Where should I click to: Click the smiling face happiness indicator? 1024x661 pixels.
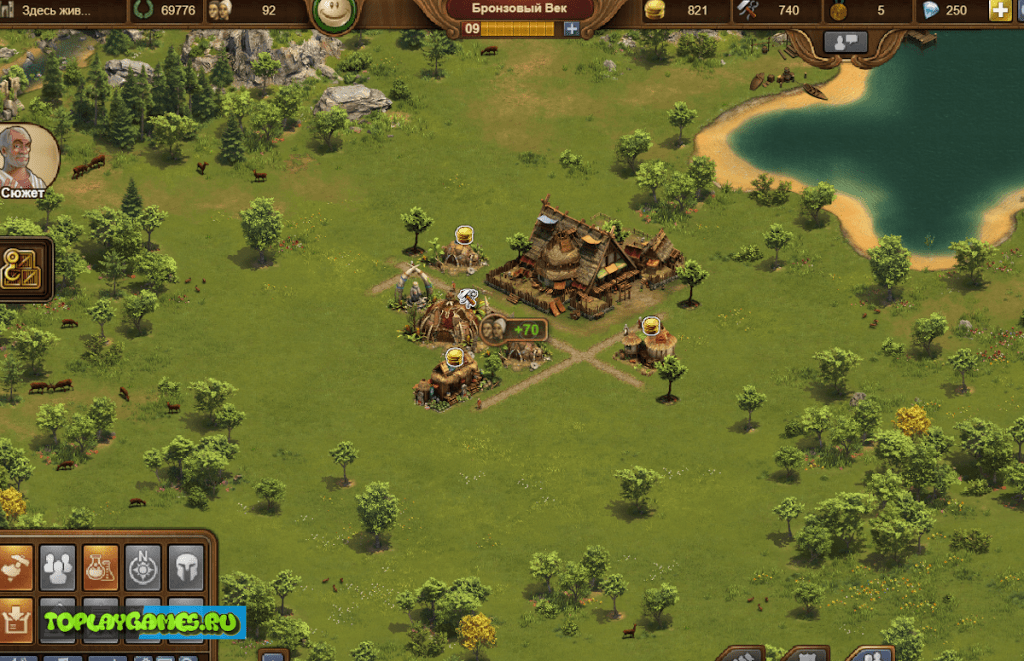pyautogui.click(x=335, y=14)
